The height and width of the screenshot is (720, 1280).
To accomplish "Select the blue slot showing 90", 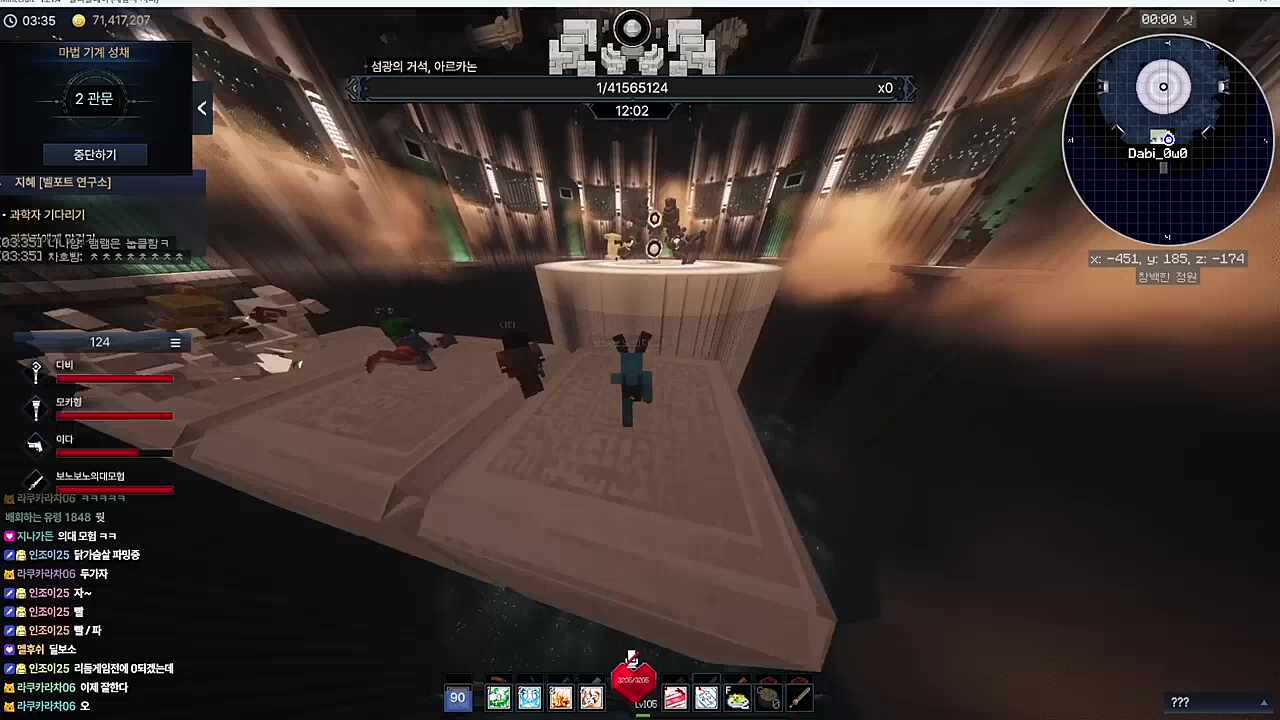I will [457, 698].
